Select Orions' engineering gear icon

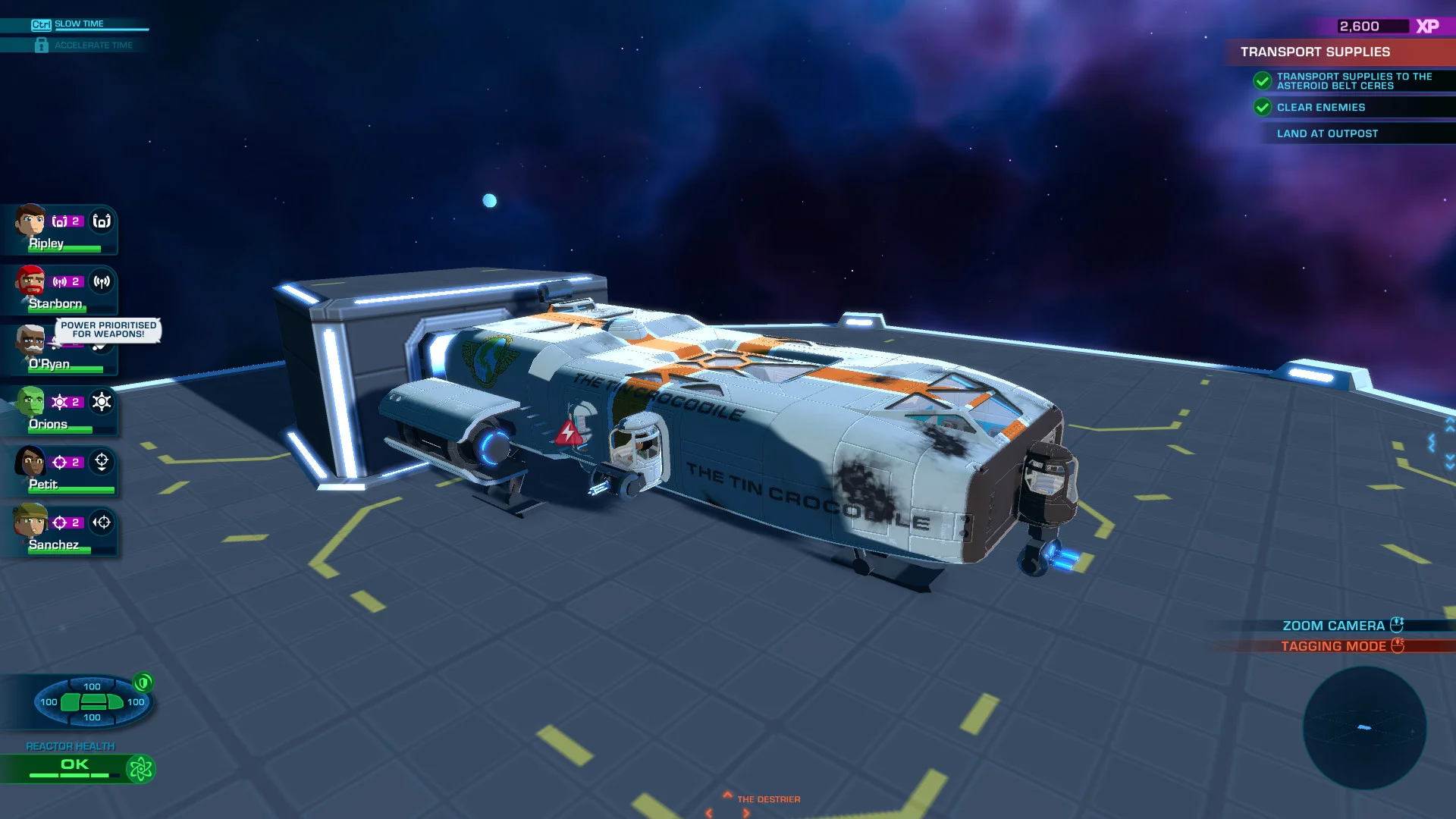click(x=102, y=403)
